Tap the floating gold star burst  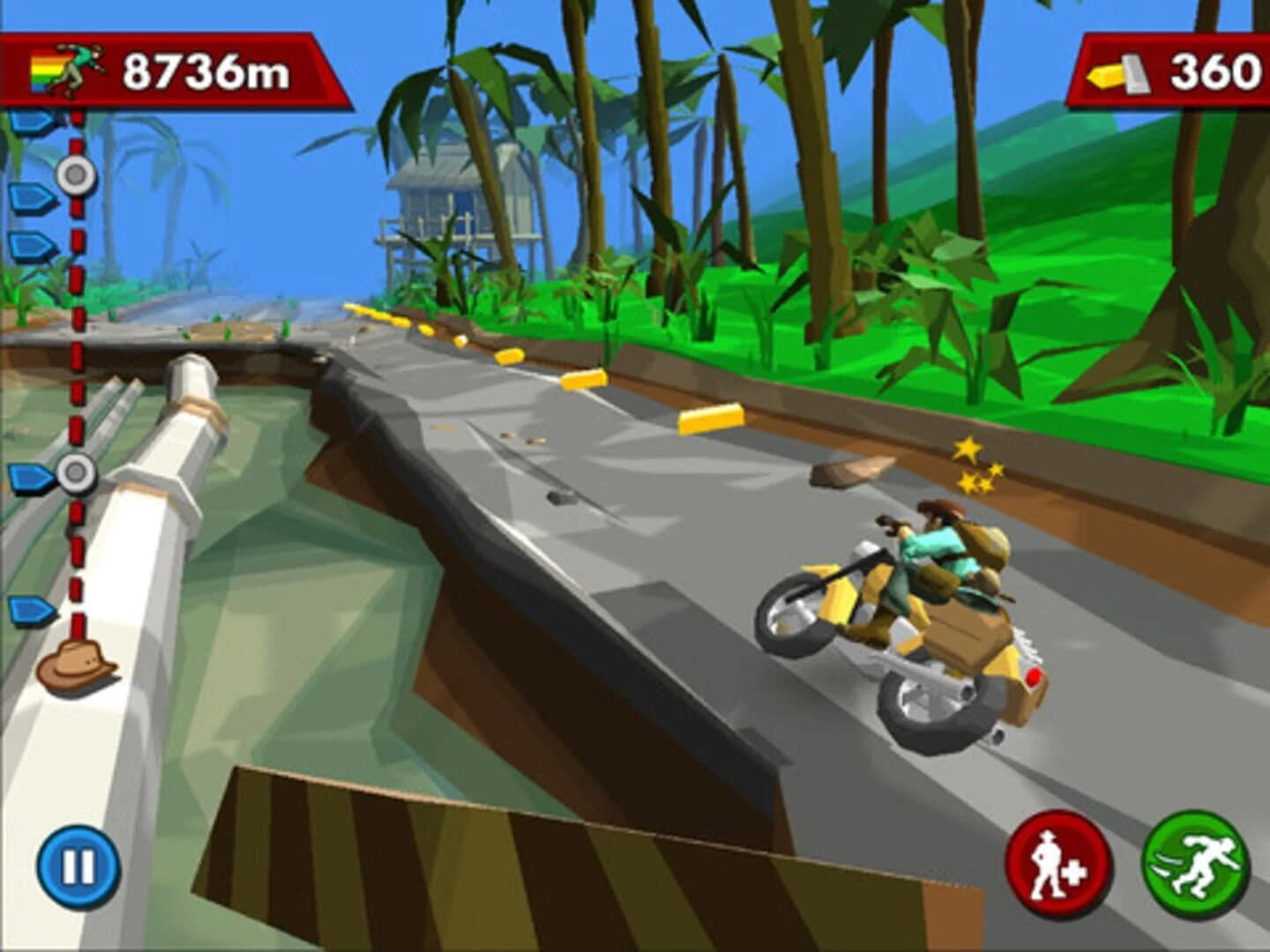(975, 463)
